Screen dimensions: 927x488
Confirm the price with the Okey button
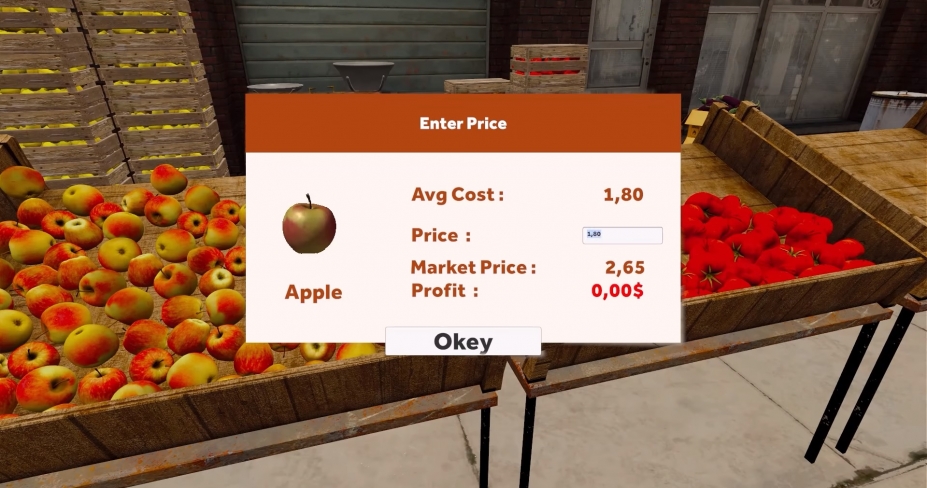tap(463, 342)
